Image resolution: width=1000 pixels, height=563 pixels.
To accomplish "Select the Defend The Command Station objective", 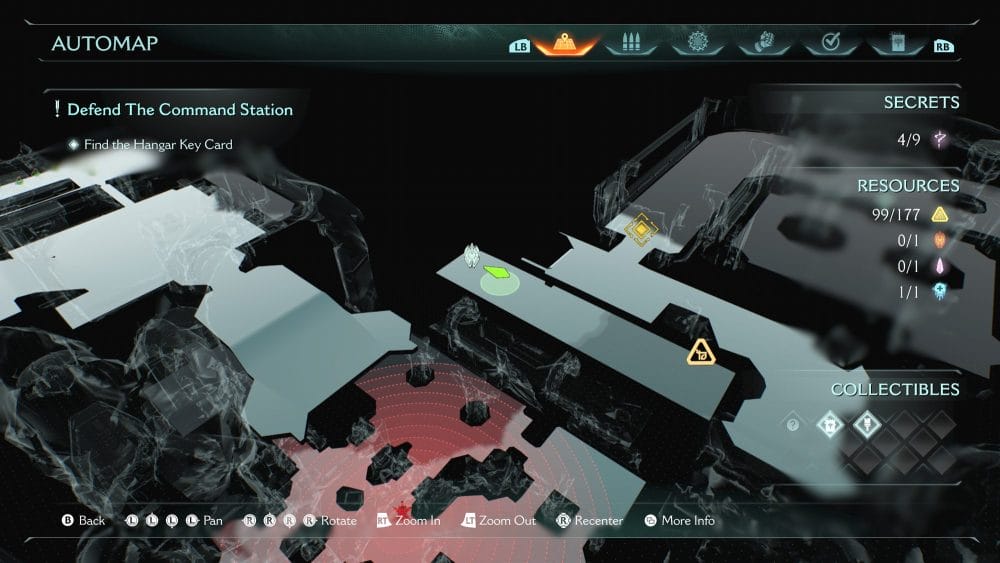I will pos(180,110).
